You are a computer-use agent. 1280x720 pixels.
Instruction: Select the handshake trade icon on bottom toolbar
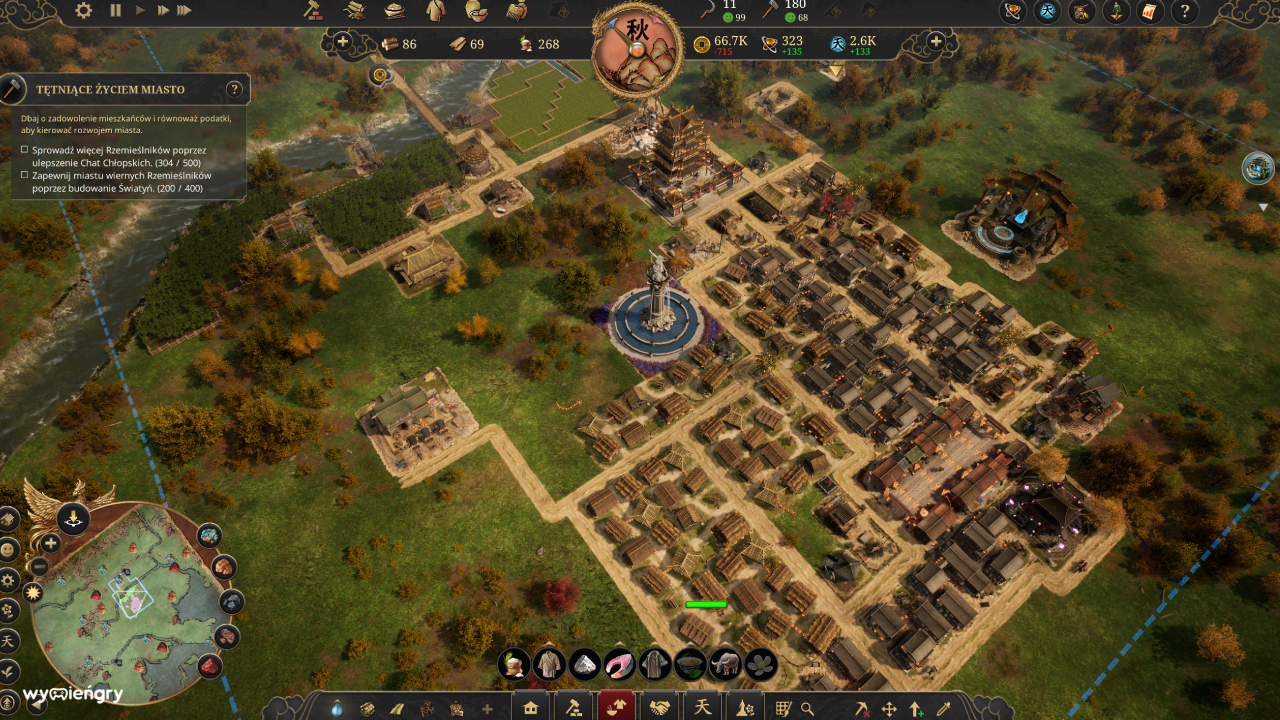(x=660, y=706)
